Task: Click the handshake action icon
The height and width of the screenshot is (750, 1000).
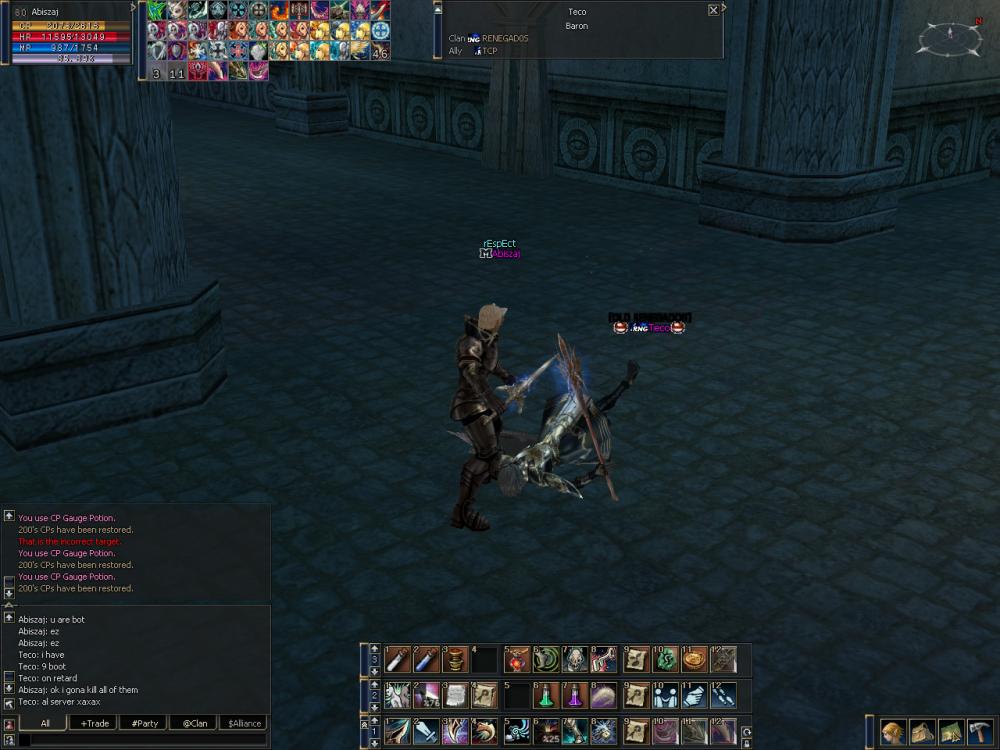Action: pos(665,695)
